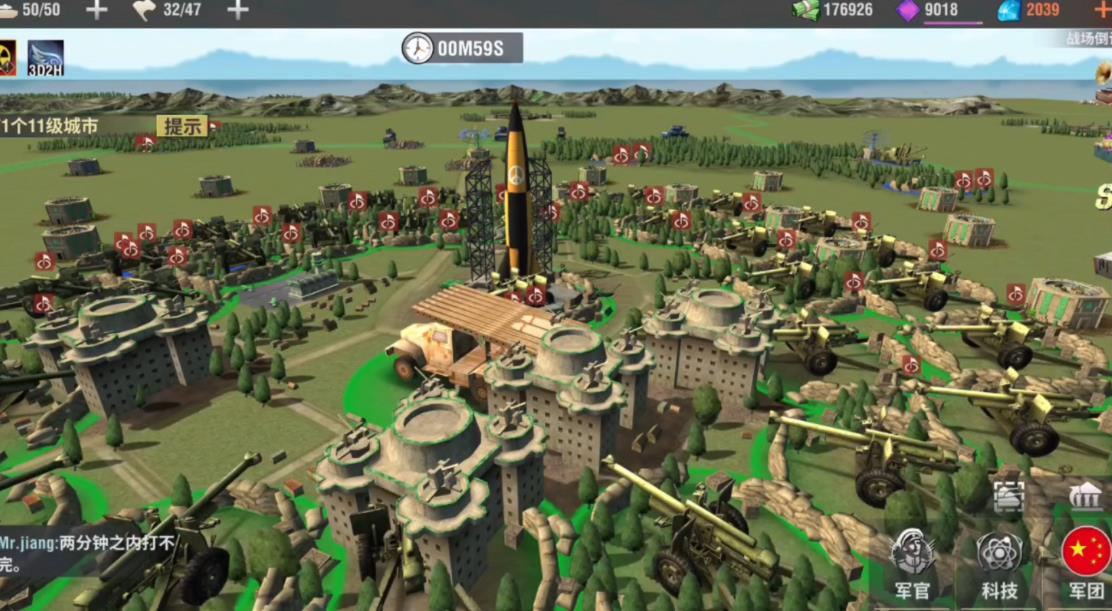
Task: Add more troops with plus beside 50/50
Action: (96, 10)
